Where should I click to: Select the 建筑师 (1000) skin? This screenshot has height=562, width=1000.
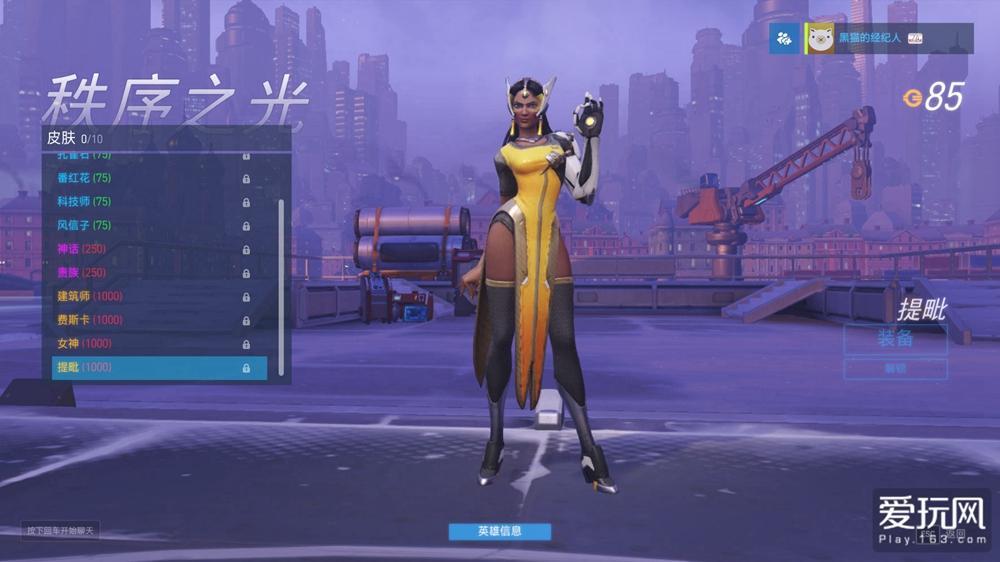click(150, 296)
